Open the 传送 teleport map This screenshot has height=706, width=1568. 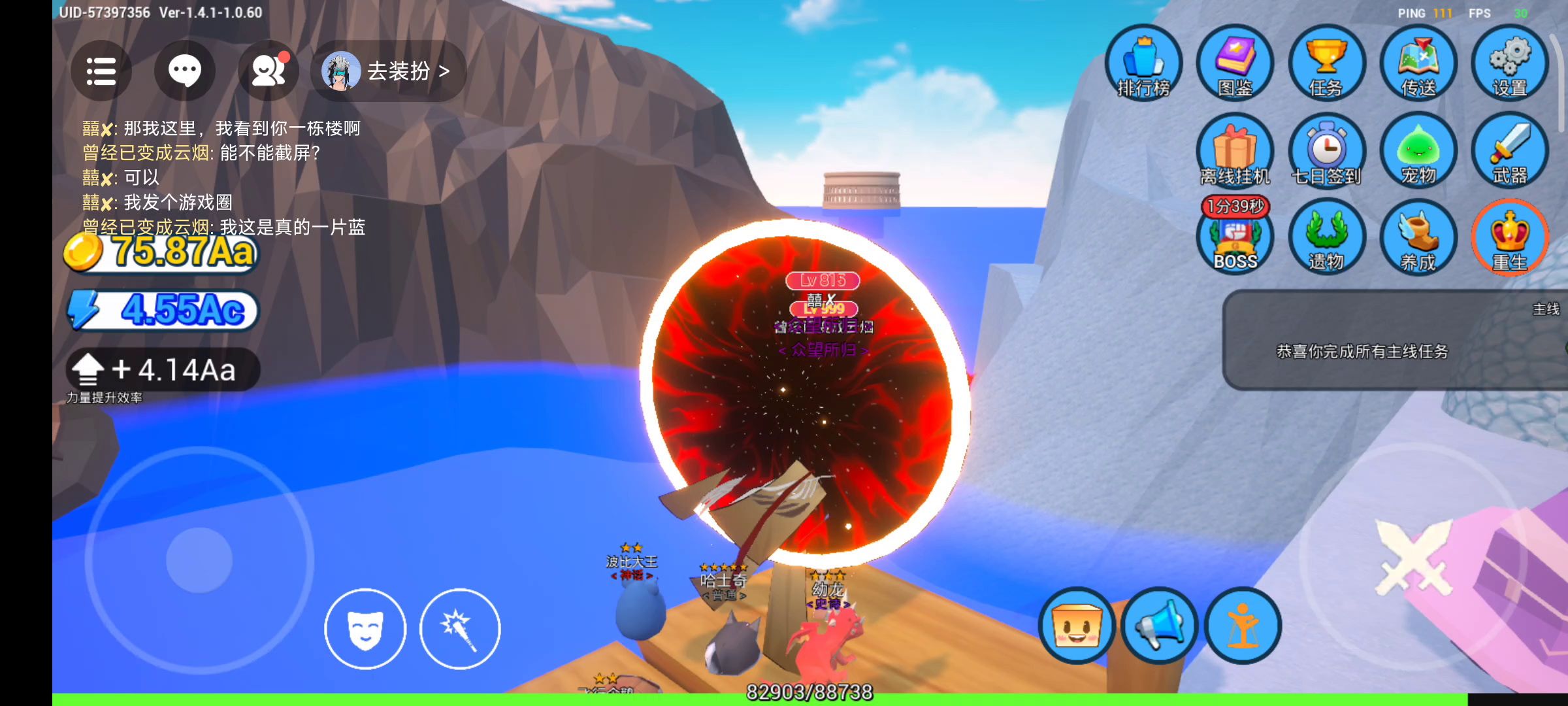(x=1418, y=63)
